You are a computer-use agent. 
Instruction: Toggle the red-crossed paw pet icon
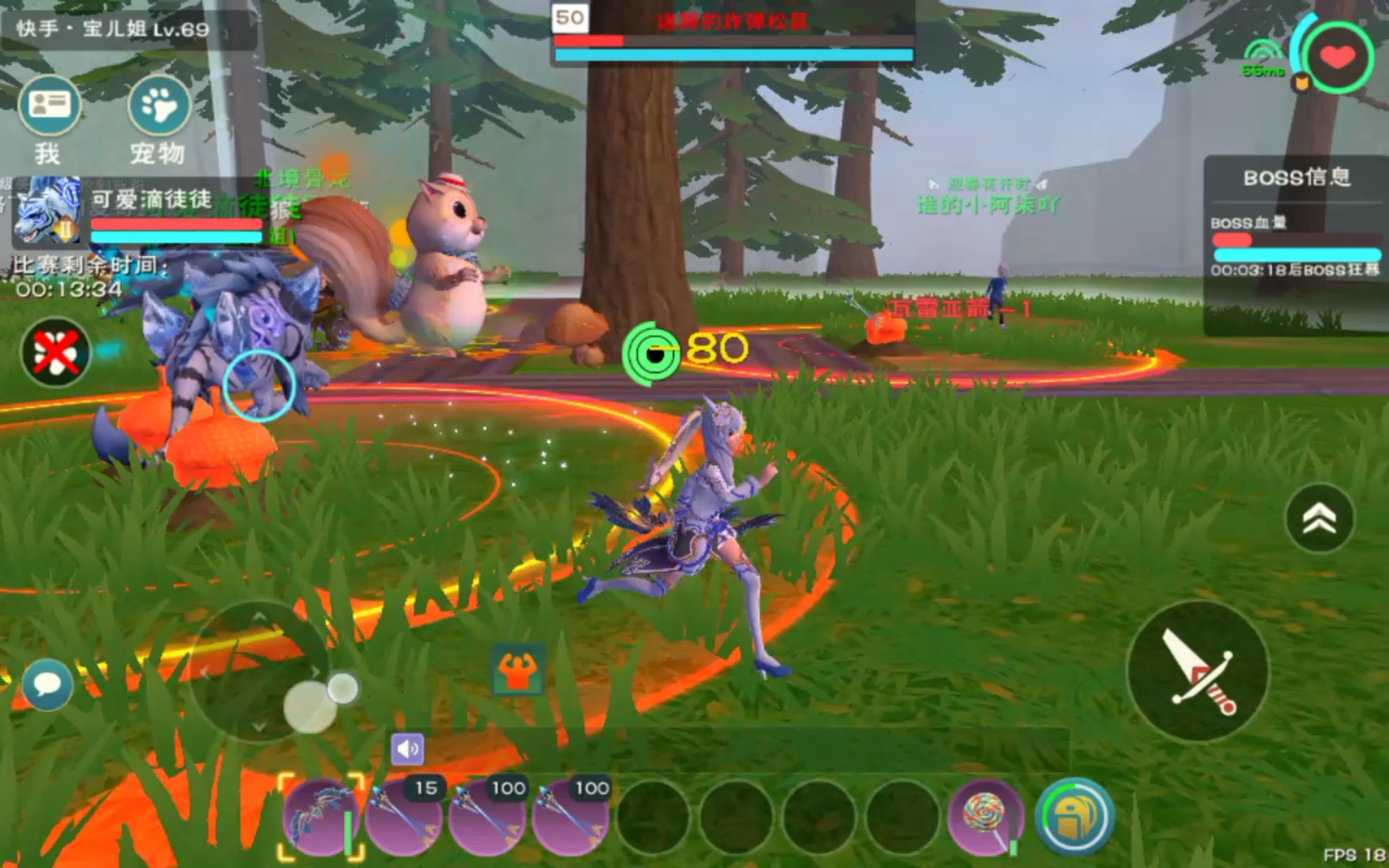[x=56, y=352]
